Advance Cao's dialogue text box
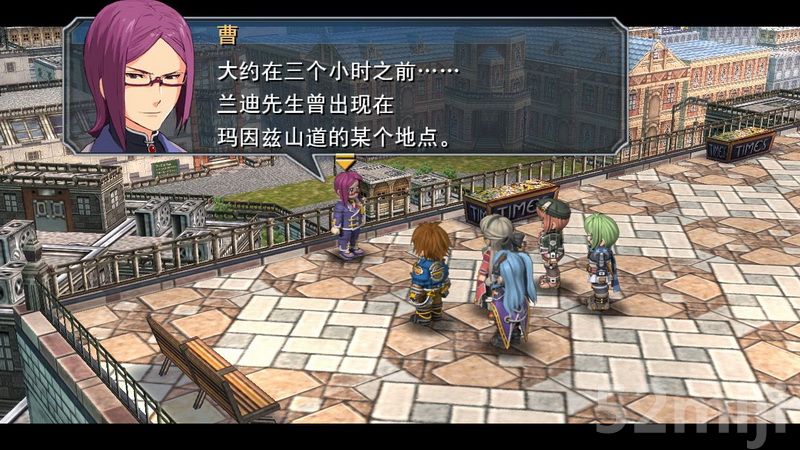This screenshot has height=450, width=800. tap(400, 95)
